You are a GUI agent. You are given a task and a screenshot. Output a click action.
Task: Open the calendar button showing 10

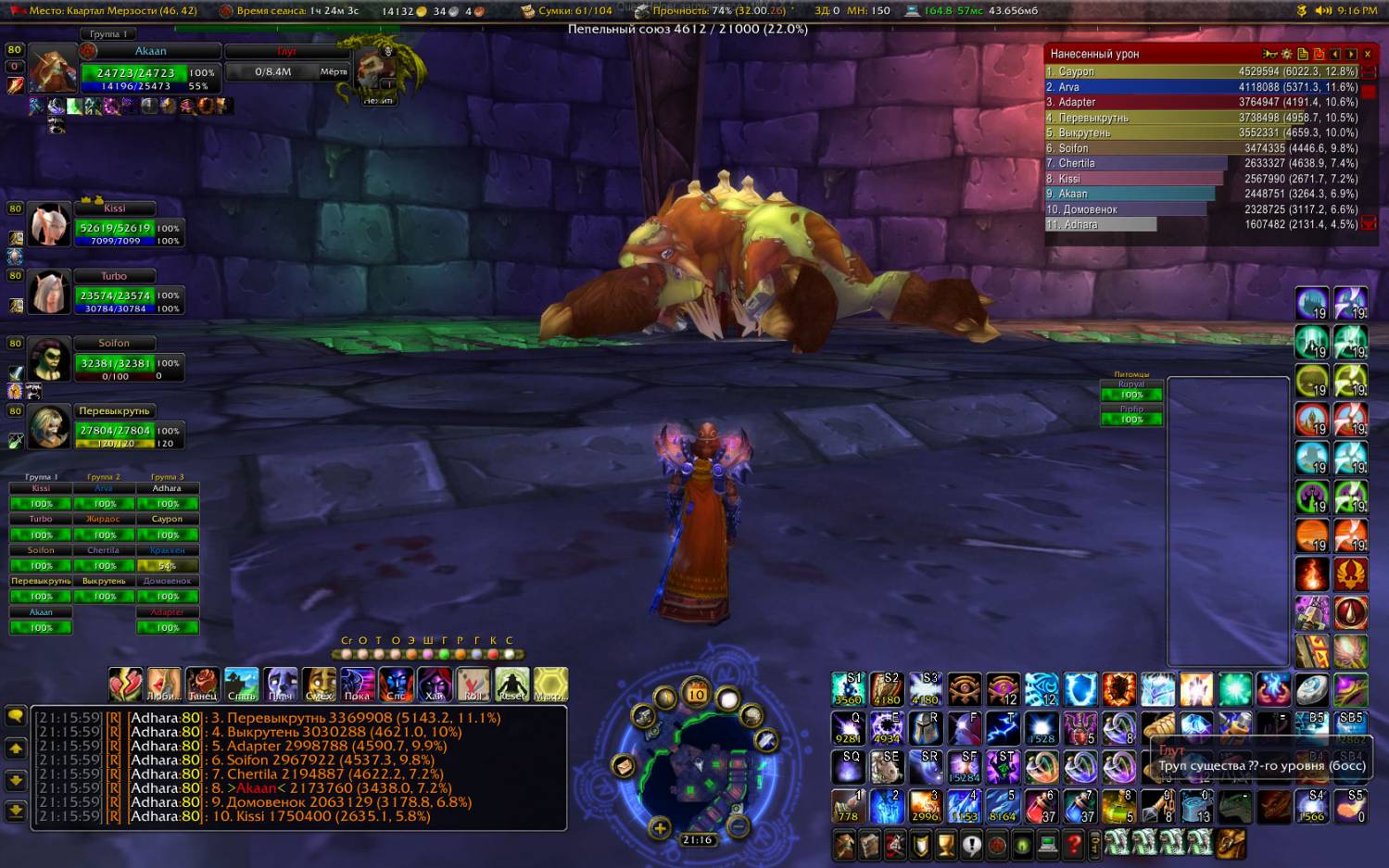696,693
